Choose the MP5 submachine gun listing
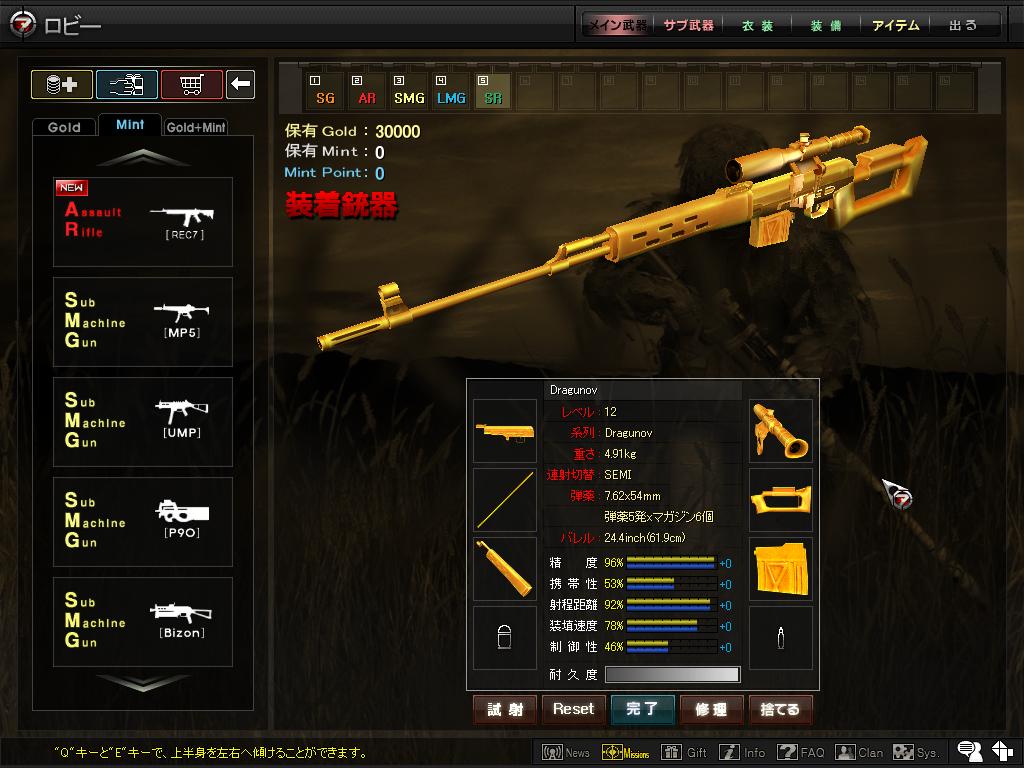 click(143, 322)
